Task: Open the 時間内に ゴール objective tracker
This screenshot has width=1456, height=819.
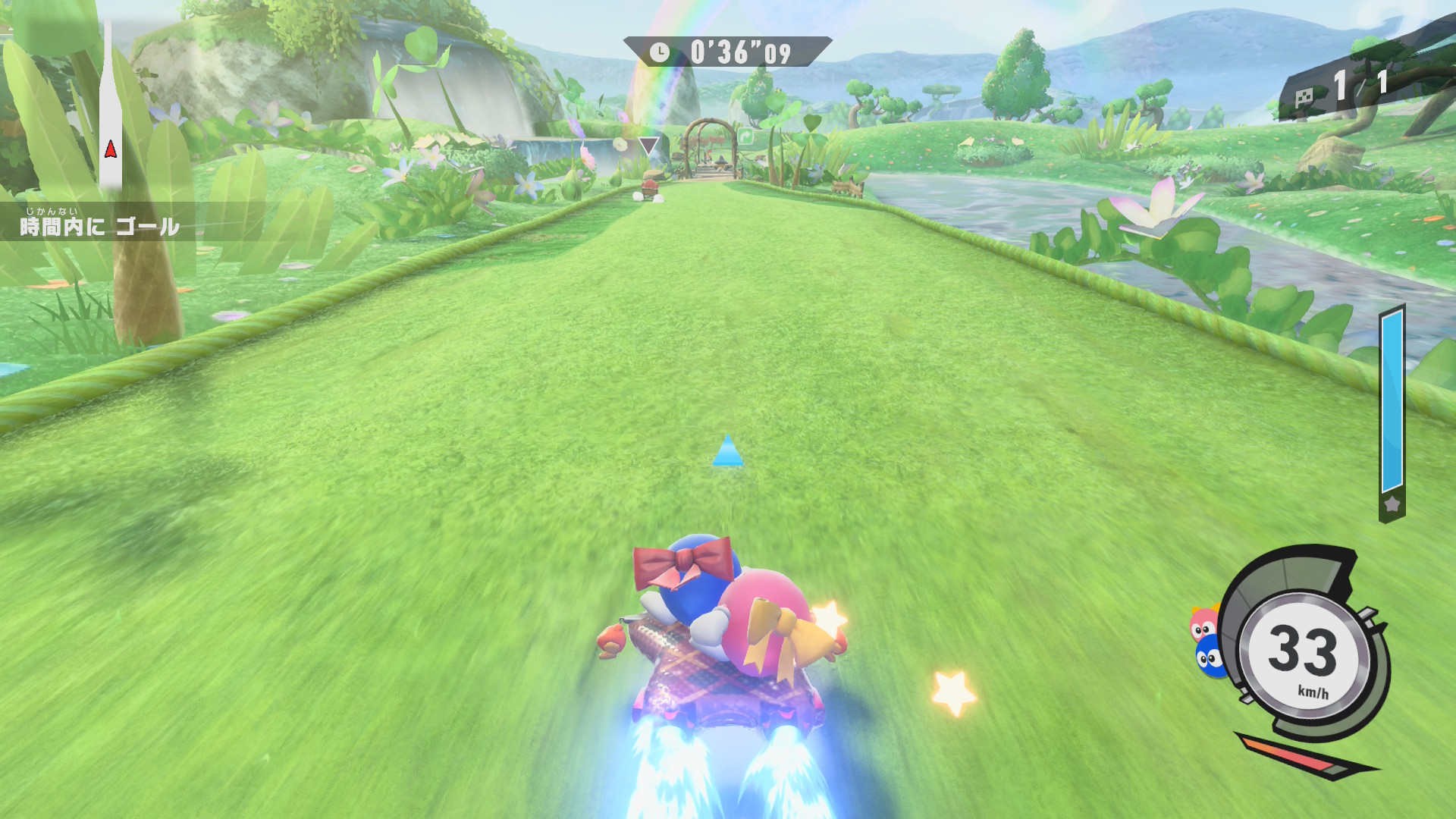Action: tap(99, 224)
